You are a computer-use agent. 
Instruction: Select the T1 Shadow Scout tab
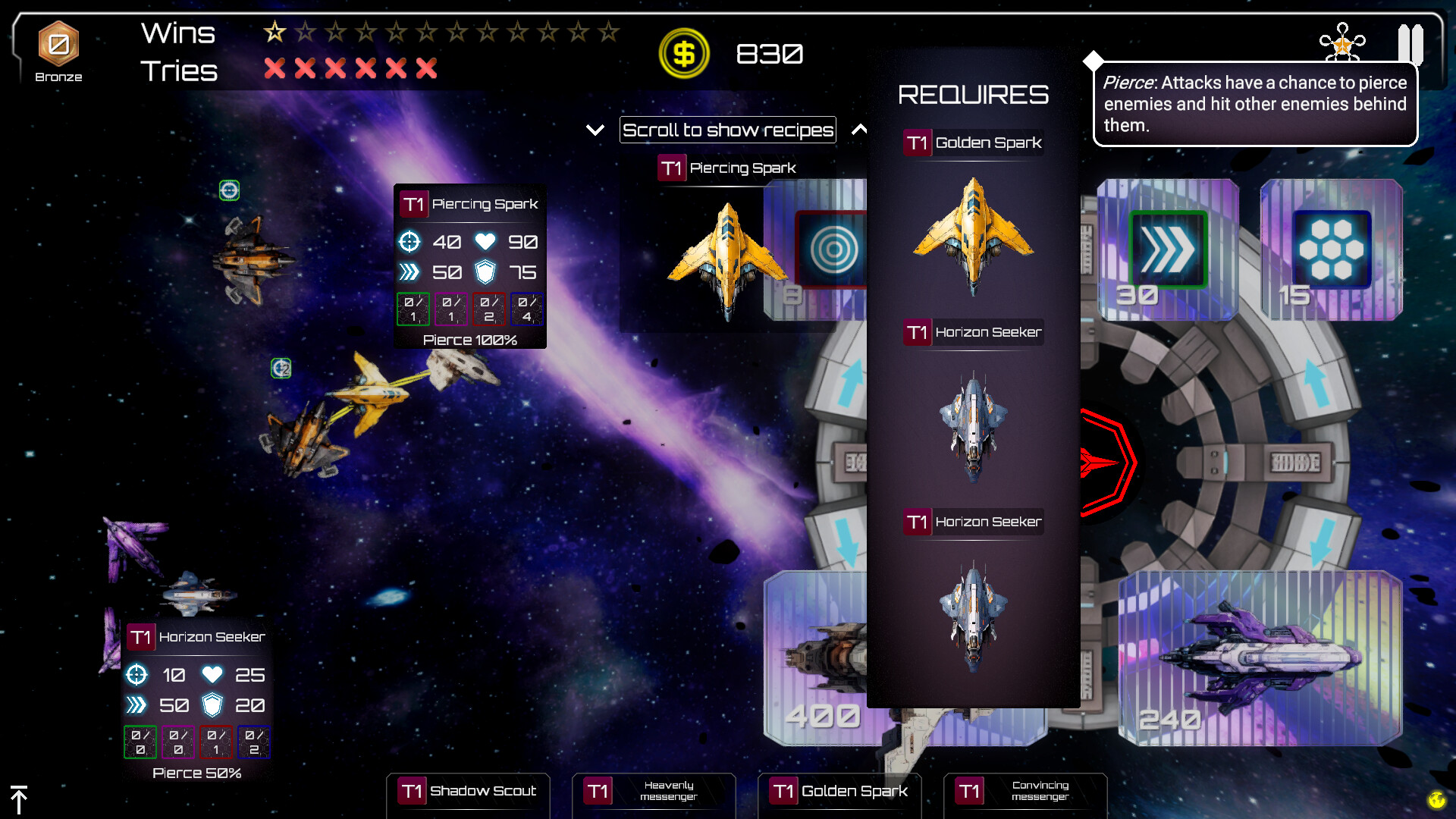(x=467, y=791)
